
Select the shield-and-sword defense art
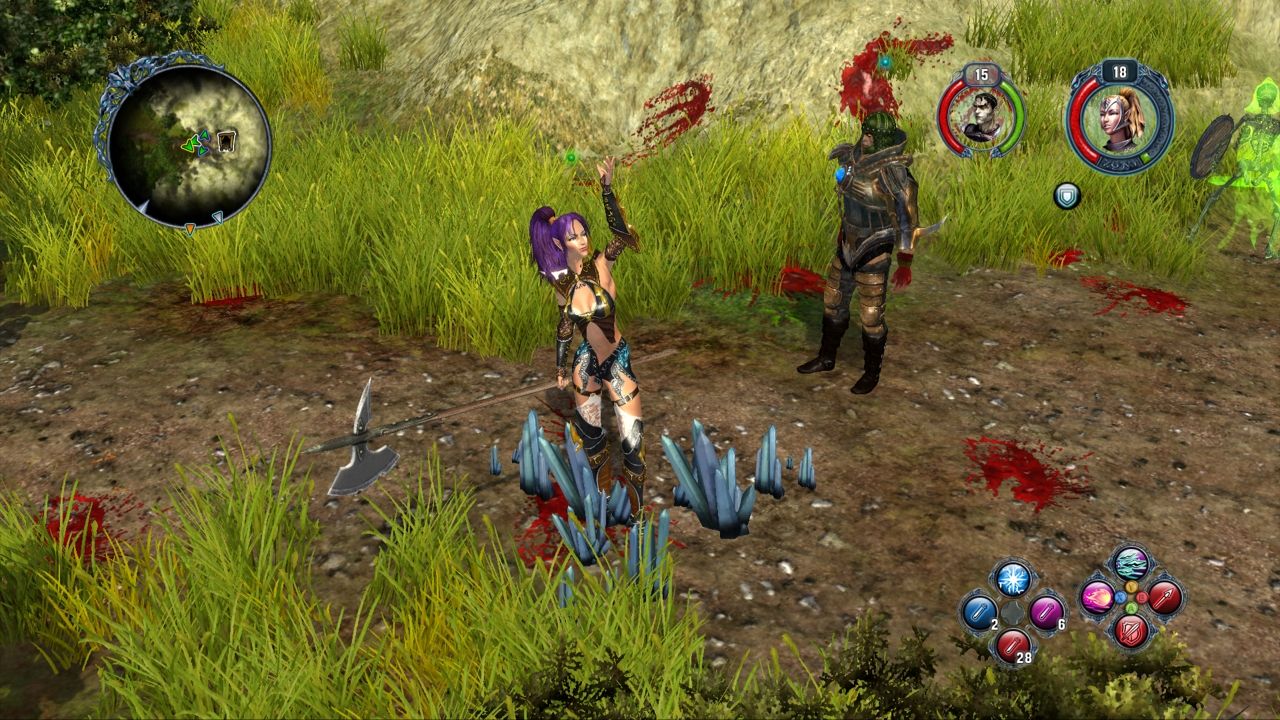click(1130, 633)
